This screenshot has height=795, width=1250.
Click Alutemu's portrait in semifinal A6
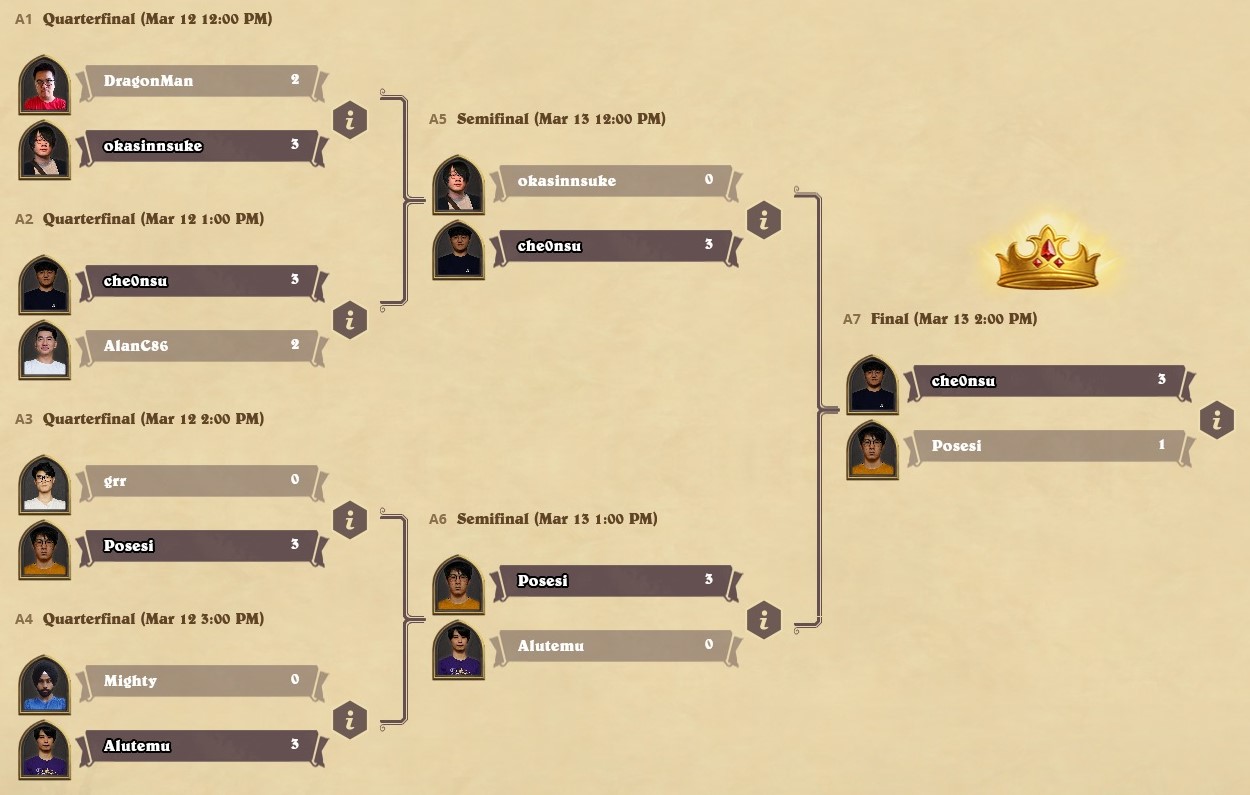458,650
